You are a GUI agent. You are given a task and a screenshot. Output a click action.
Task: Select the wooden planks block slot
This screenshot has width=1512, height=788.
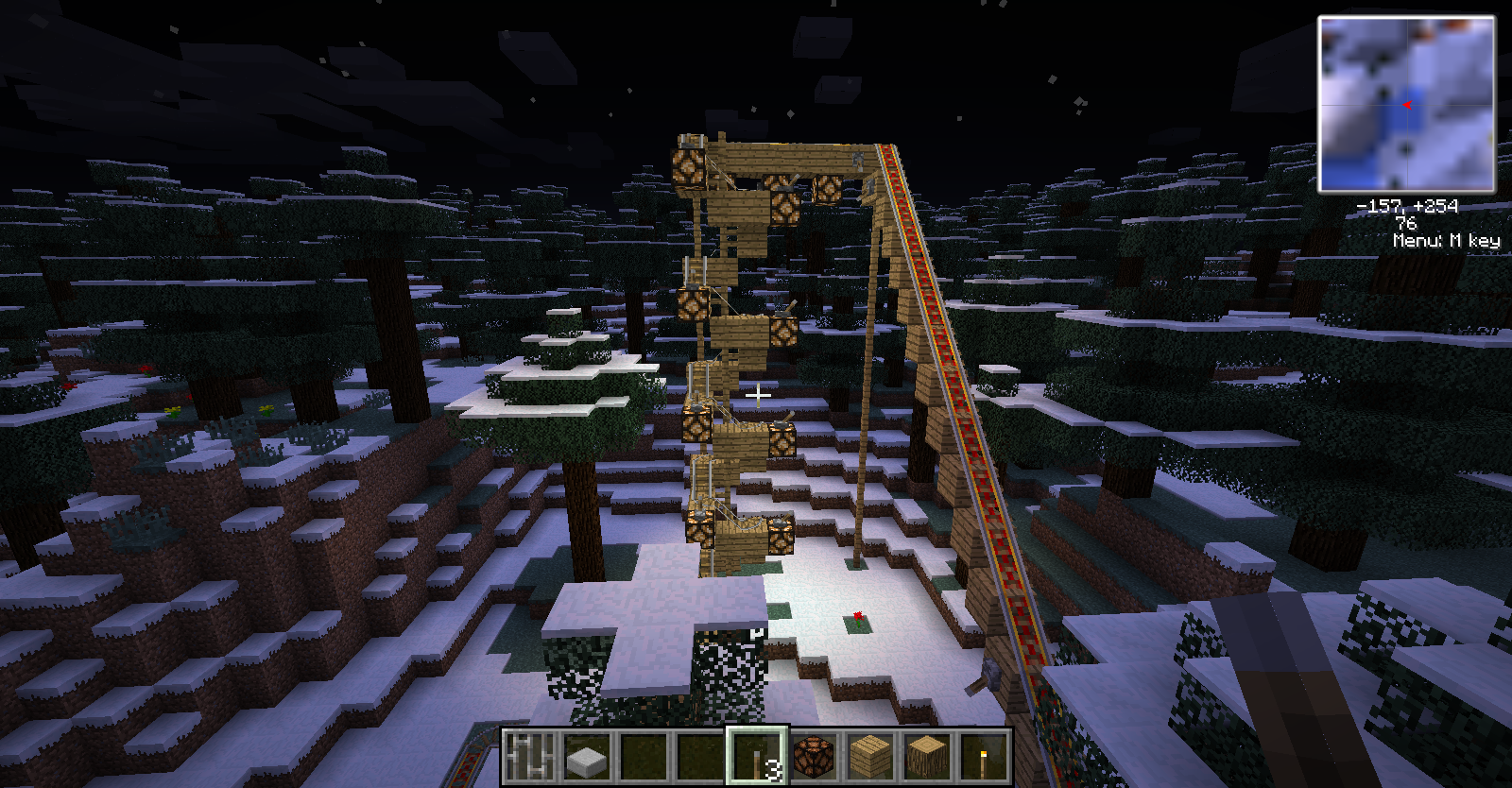pyautogui.click(x=870, y=757)
